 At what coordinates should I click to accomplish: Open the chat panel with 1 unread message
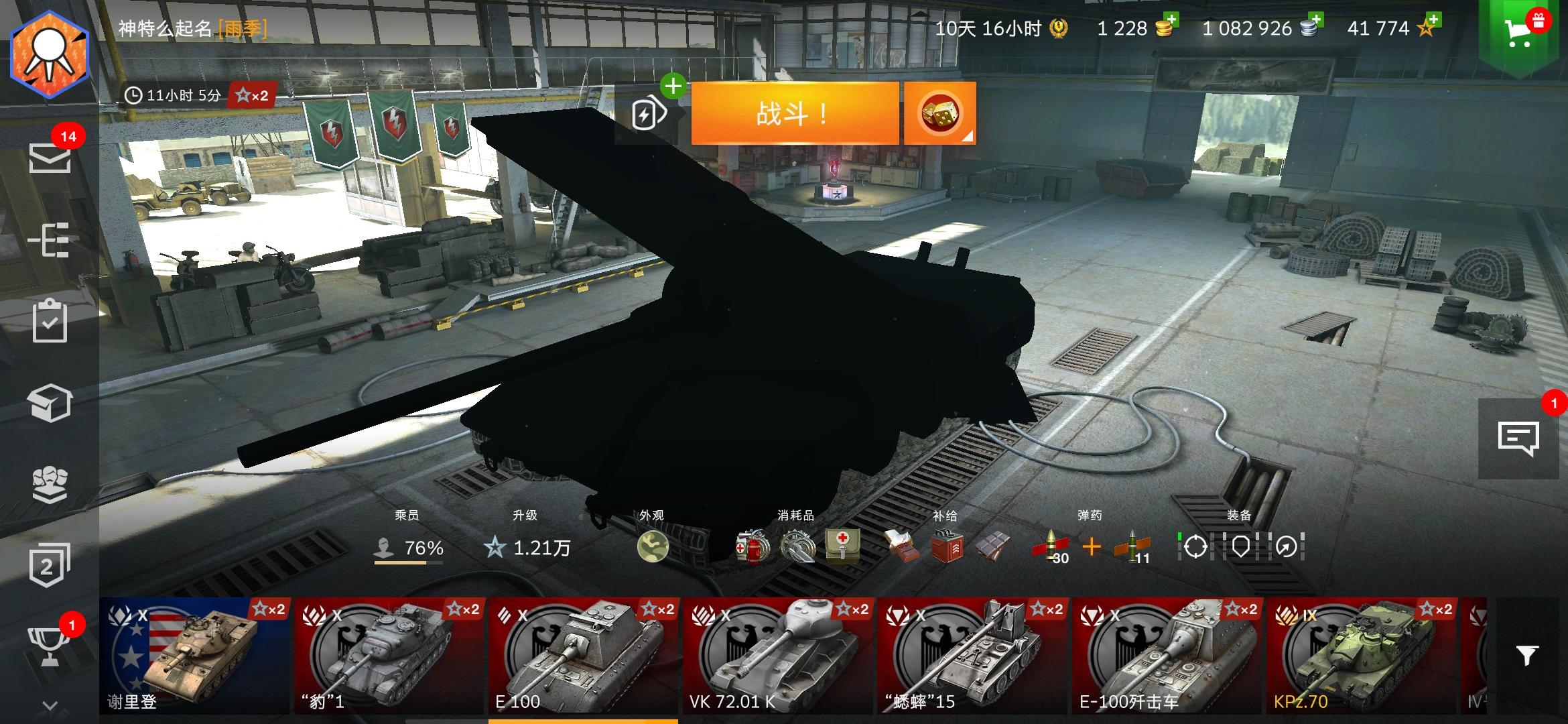1520,439
